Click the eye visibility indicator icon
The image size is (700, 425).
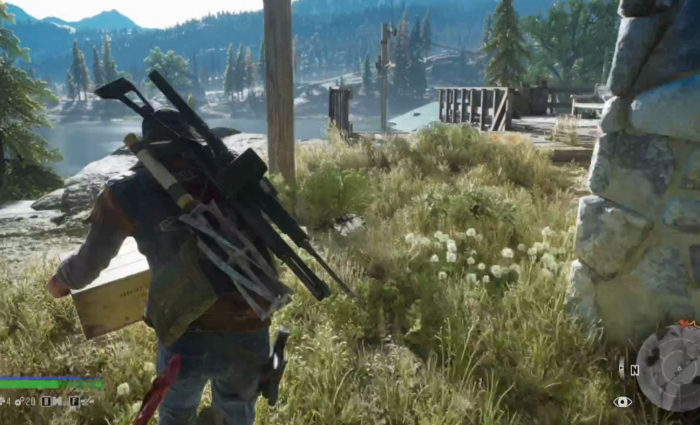pos(623,401)
